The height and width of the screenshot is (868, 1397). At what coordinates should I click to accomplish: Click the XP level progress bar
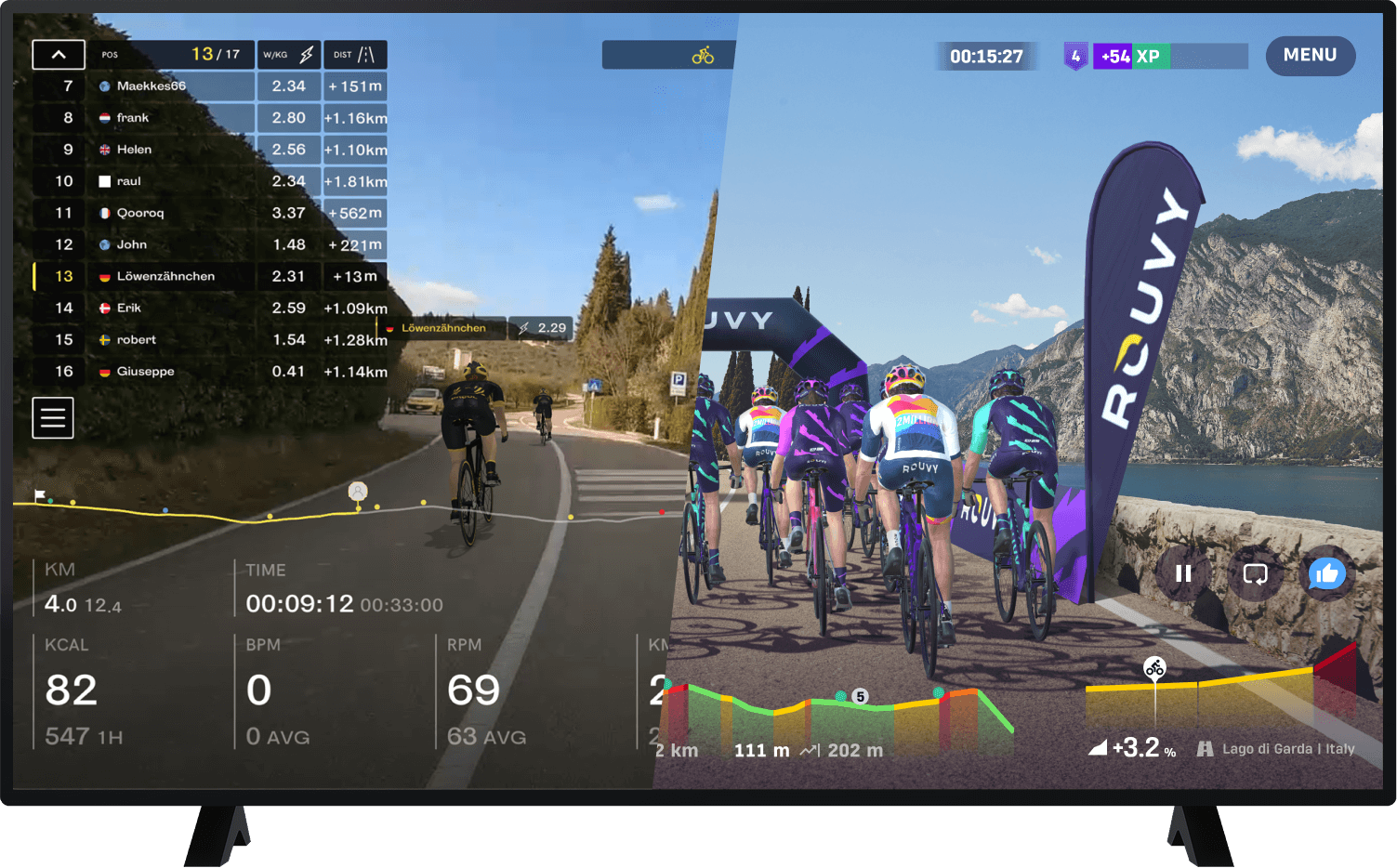[1171, 57]
